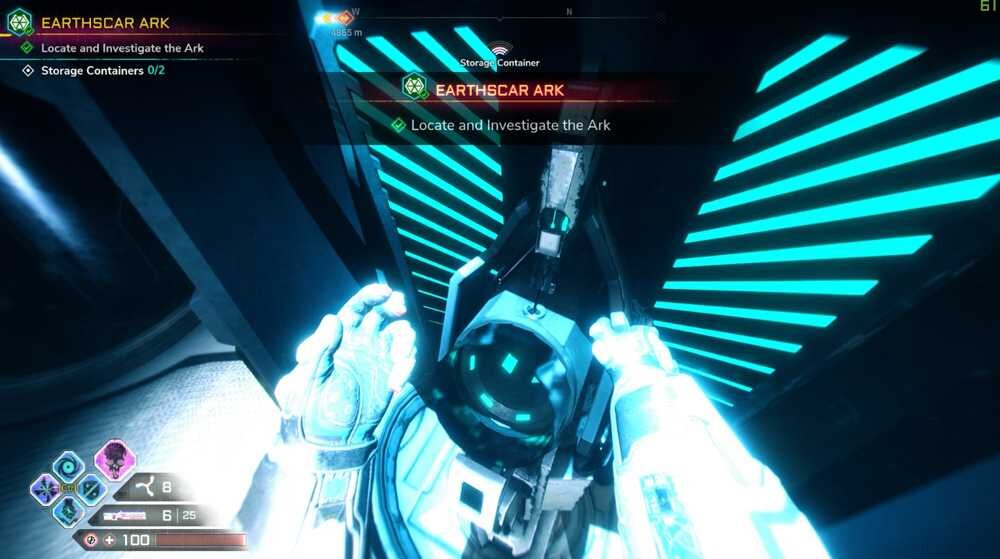Screen dimensions: 1000x559
Task: Trigger the pink skull ultimate ability
Action: pos(115,460)
